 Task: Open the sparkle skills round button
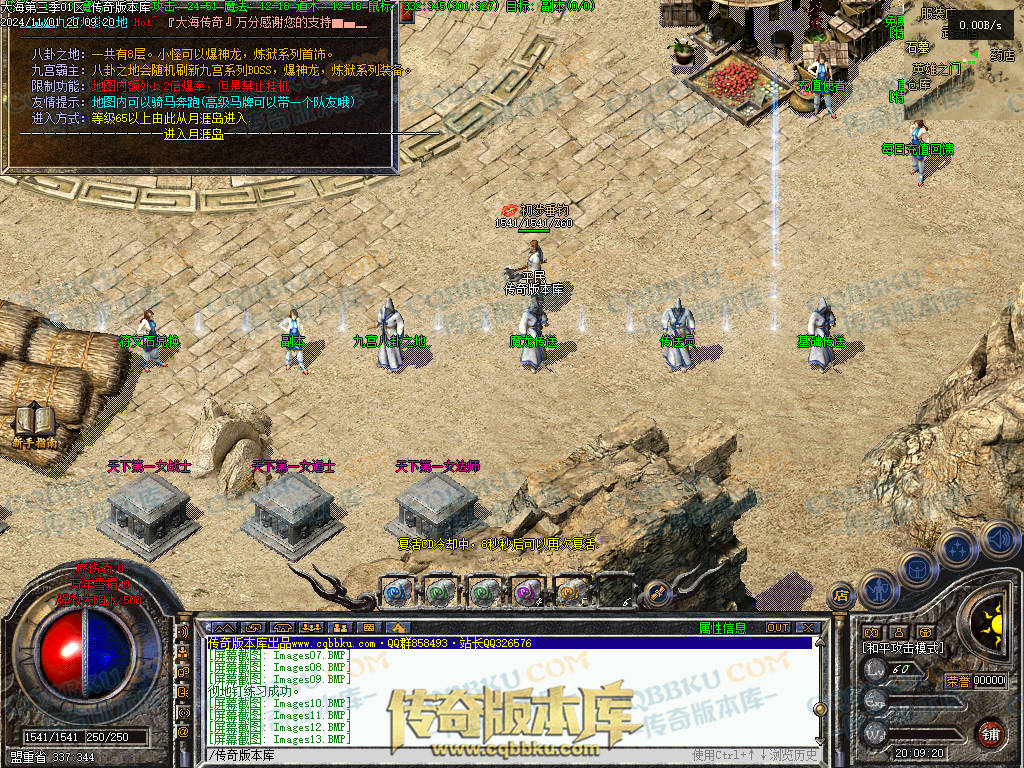[x=957, y=547]
